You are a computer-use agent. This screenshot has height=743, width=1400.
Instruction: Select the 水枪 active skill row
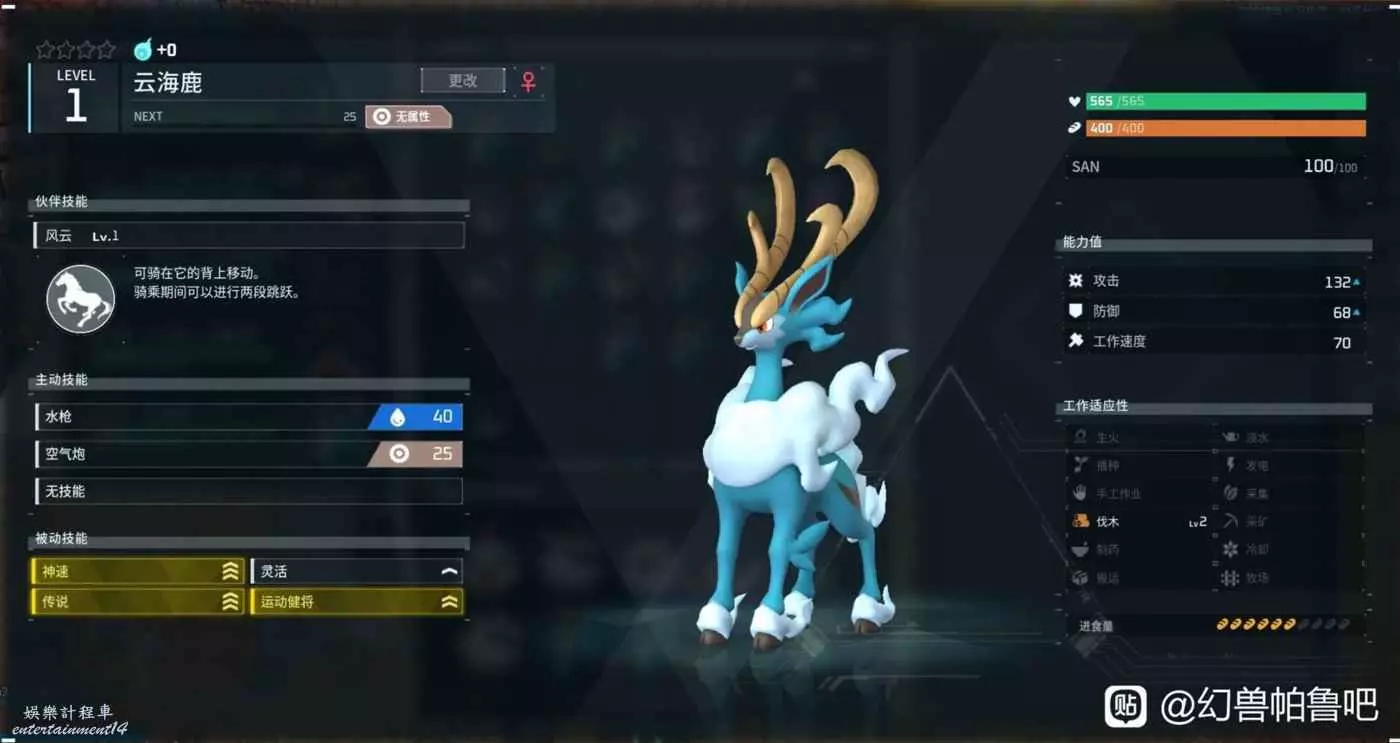tap(248, 417)
